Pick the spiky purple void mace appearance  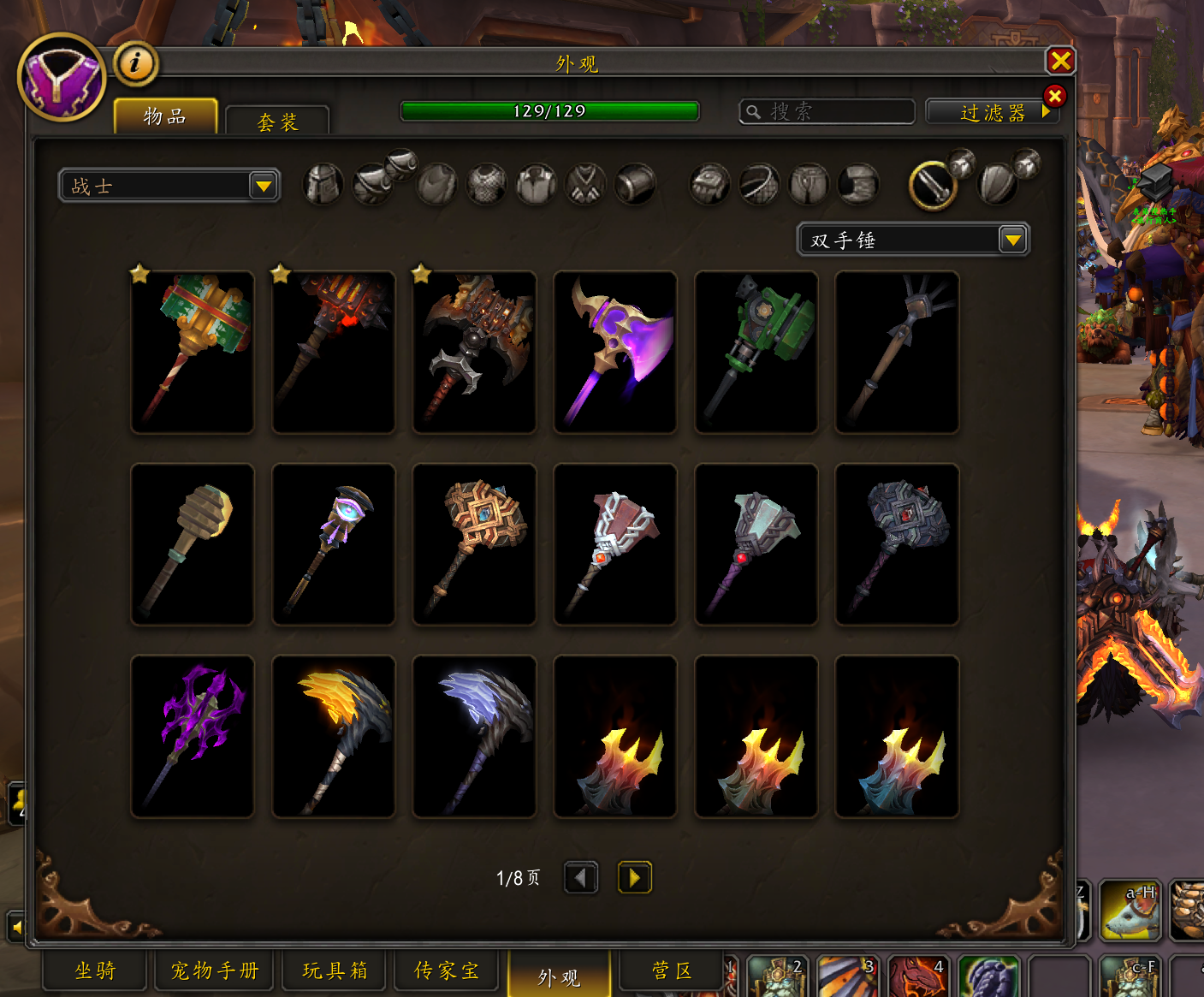point(193,736)
